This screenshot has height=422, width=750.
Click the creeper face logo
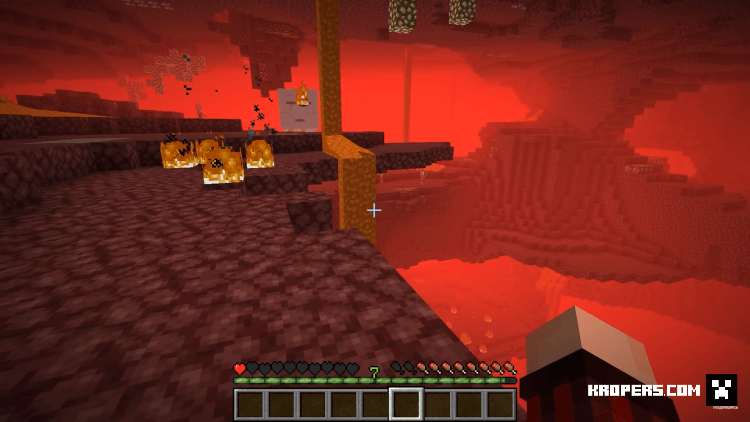721,389
